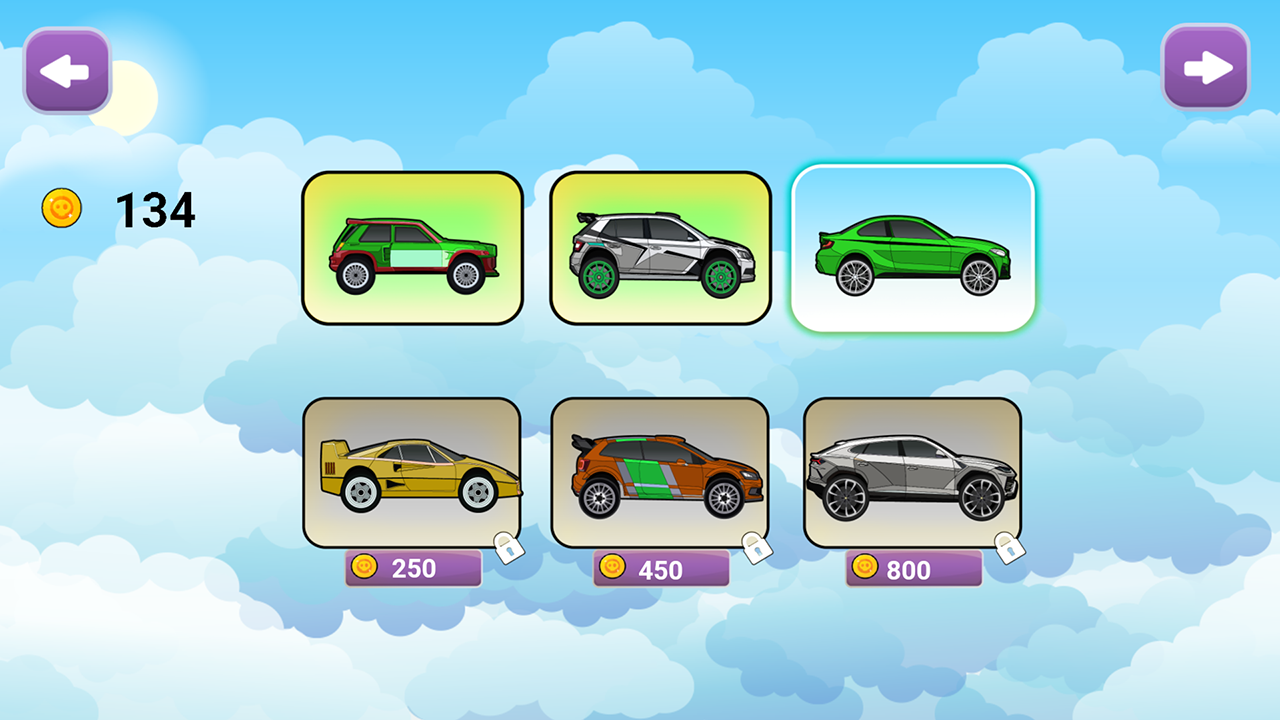Purchase the orange car for 450 coins
Screen dimensions: 1280x720
(x=660, y=569)
